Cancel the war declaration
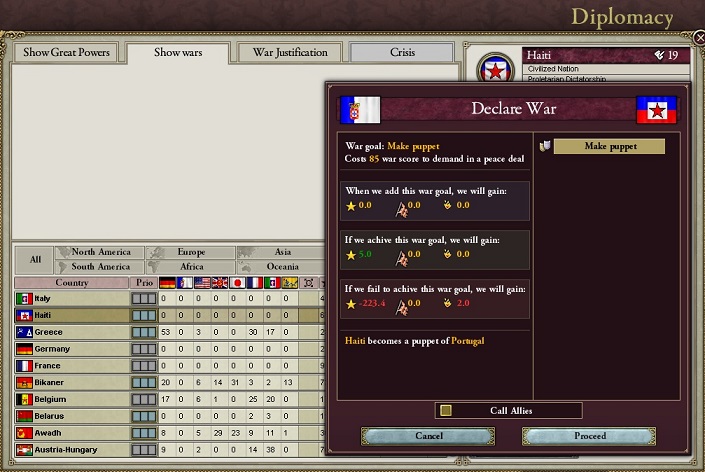Screen dimensions: 705x472 pos(428,436)
